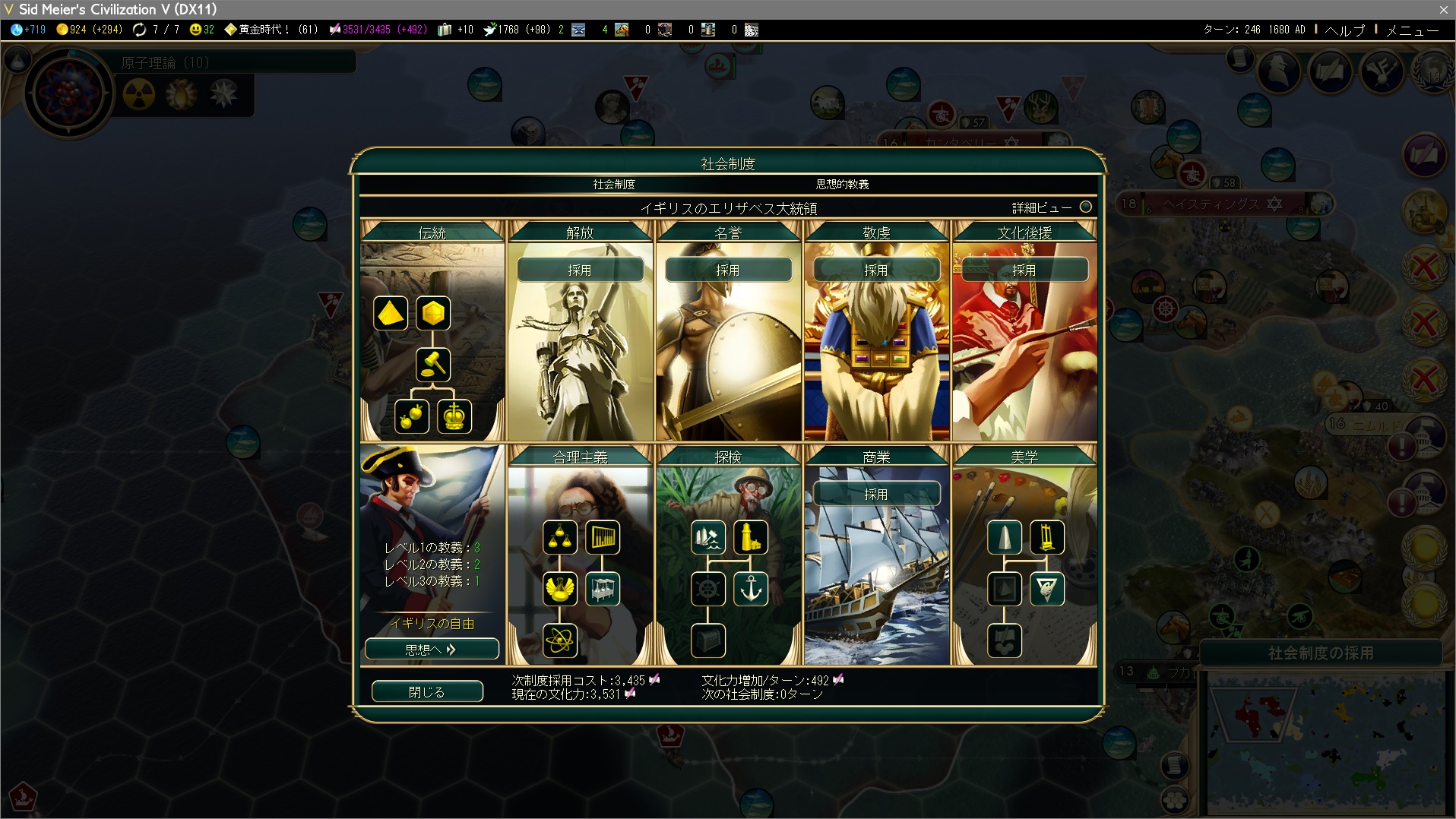Select the atom policy icon in 合理主義
The image size is (1456, 819).
click(x=560, y=640)
